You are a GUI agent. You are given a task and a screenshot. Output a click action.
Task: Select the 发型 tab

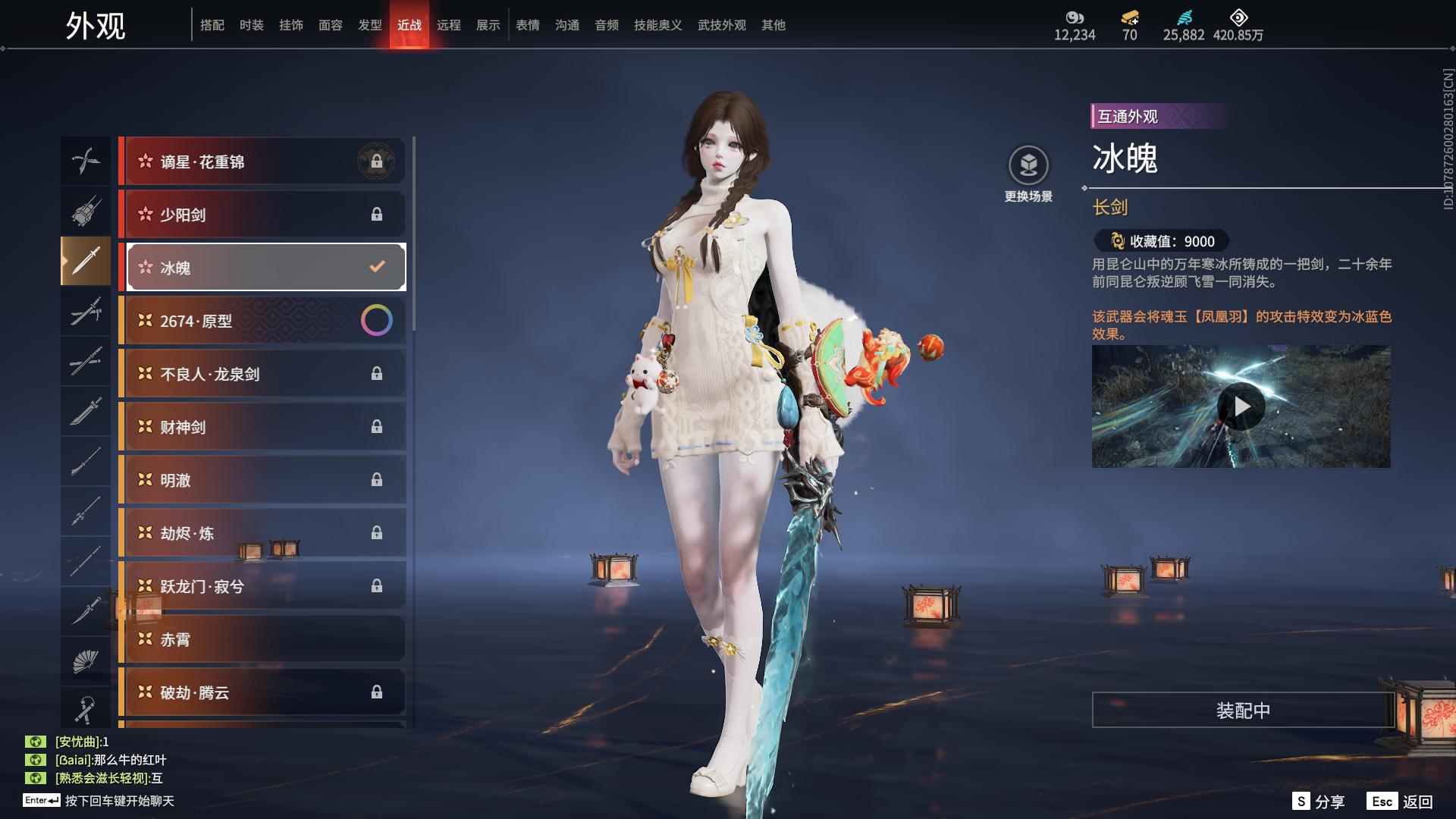coord(369,25)
